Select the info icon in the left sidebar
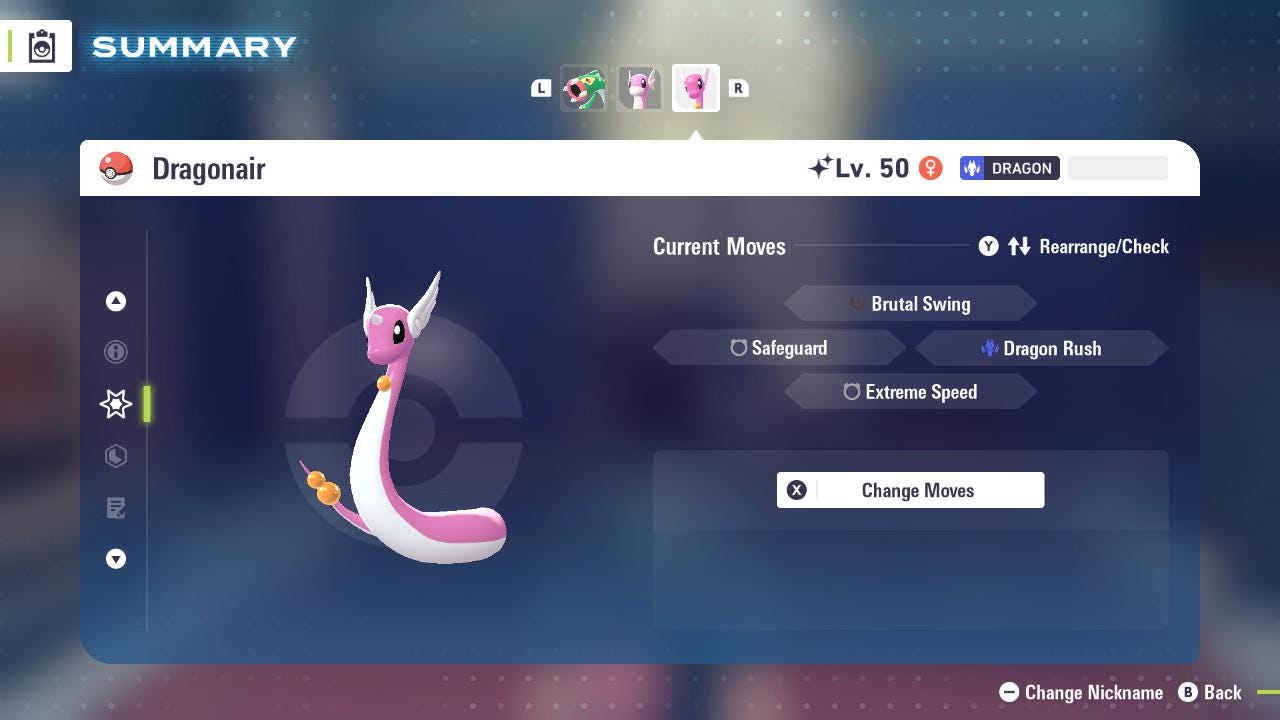 (116, 352)
